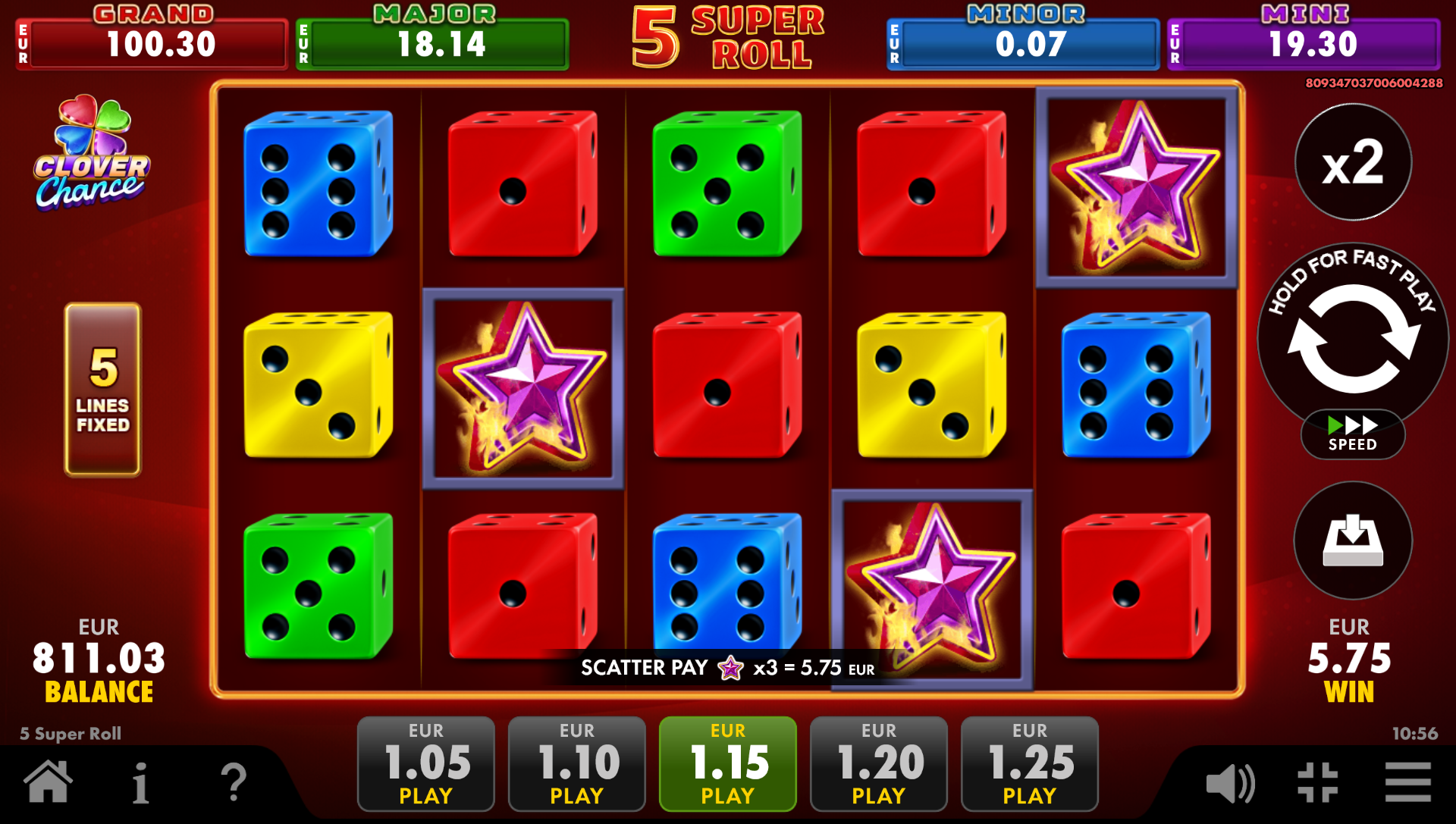1456x824 pixels.
Task: Select the green 1.15 EUR active bet
Action: click(x=726, y=763)
